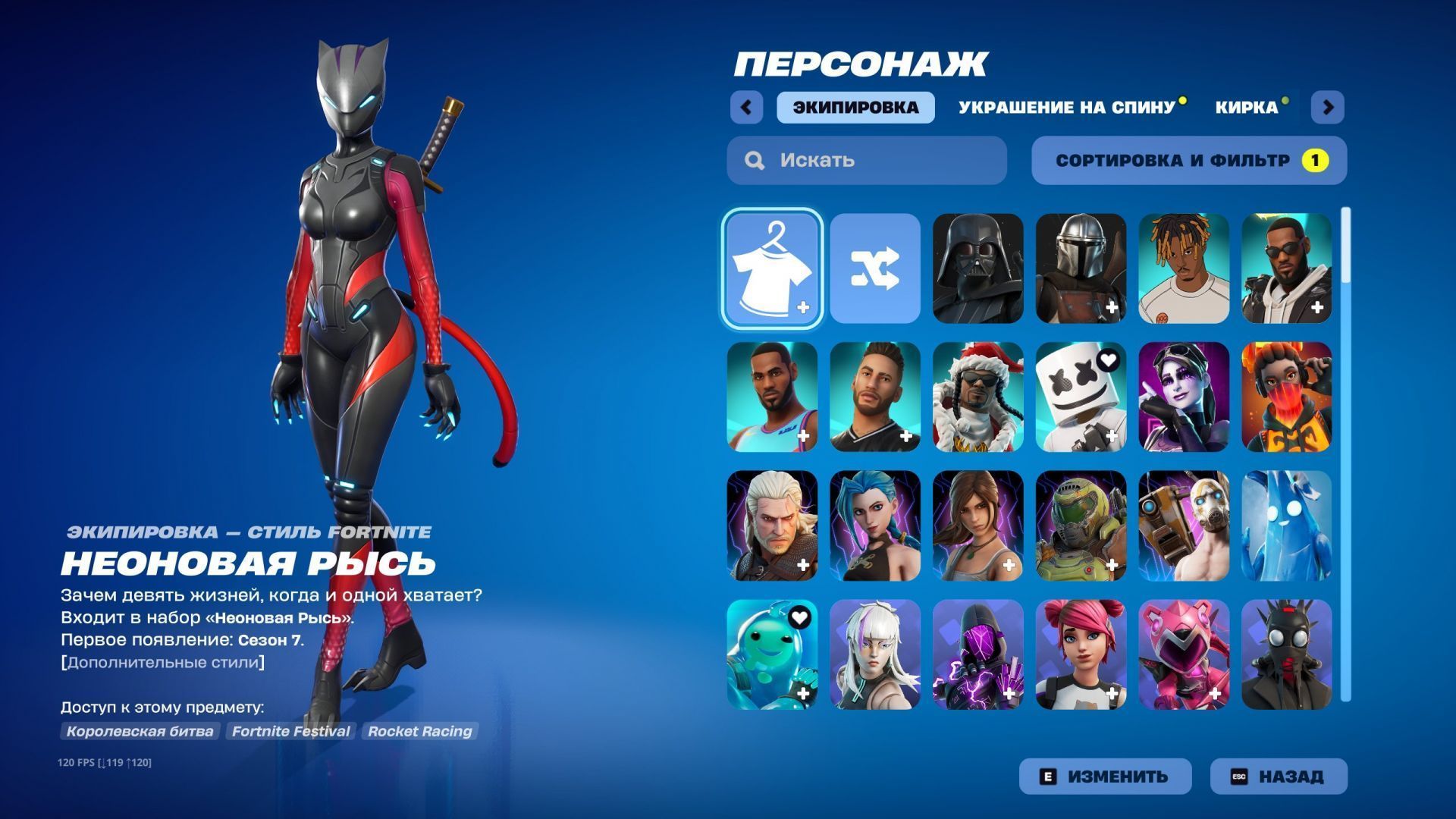Select the blue ice banana skin
This screenshot has width=1456, height=819.
(x=1286, y=526)
